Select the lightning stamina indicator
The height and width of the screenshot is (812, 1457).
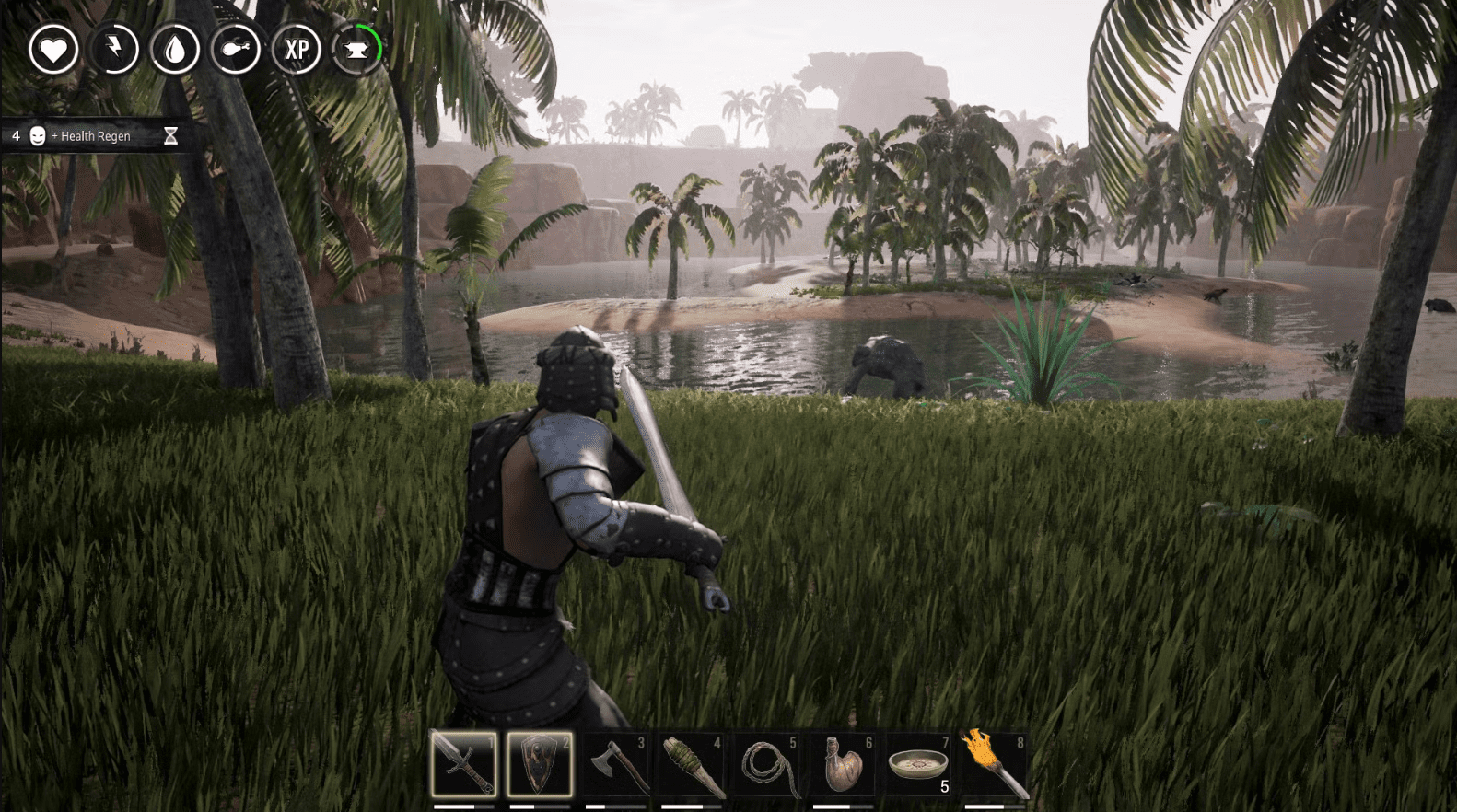coord(114,50)
